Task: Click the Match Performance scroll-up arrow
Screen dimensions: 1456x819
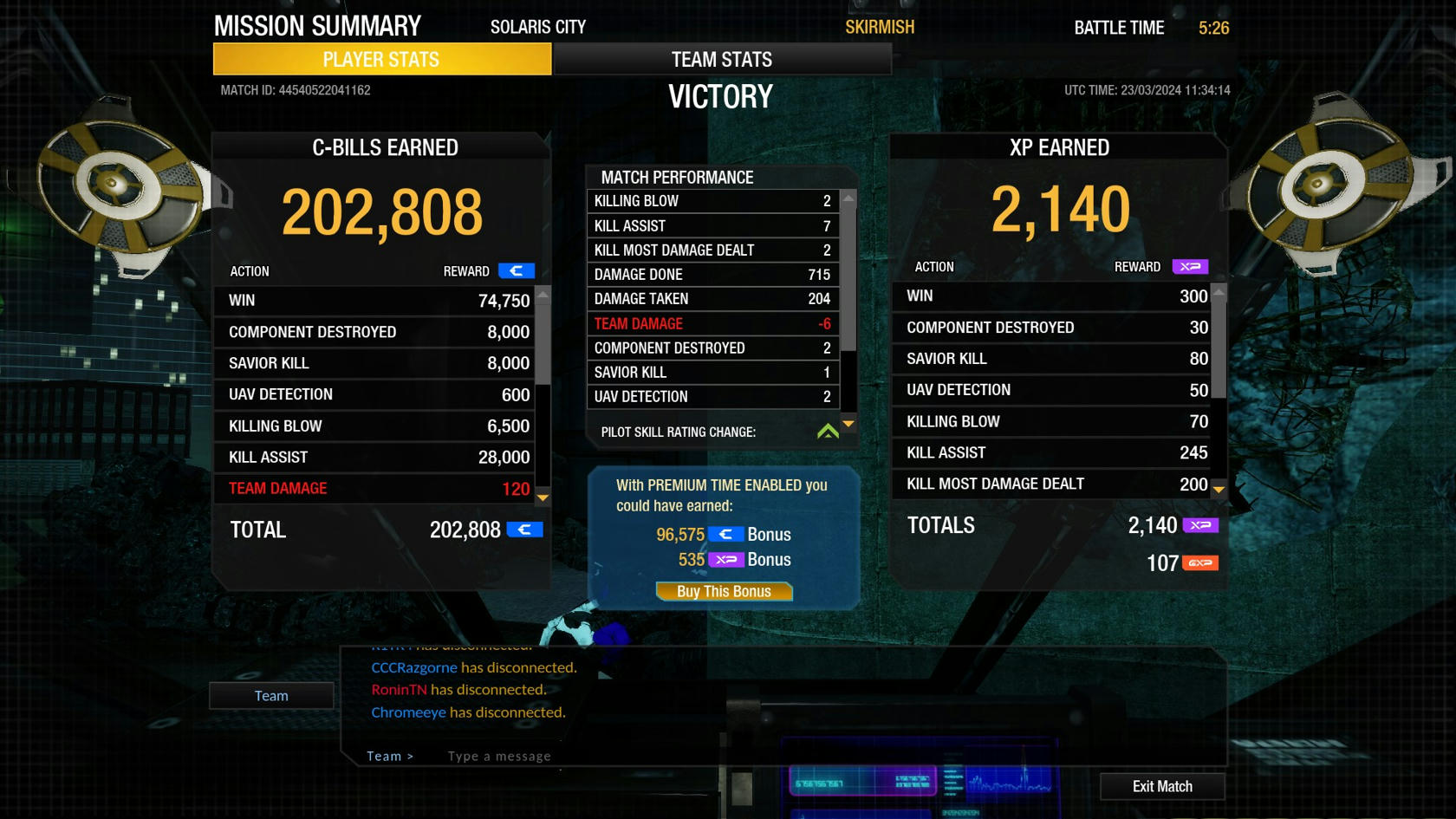Action: click(849, 198)
